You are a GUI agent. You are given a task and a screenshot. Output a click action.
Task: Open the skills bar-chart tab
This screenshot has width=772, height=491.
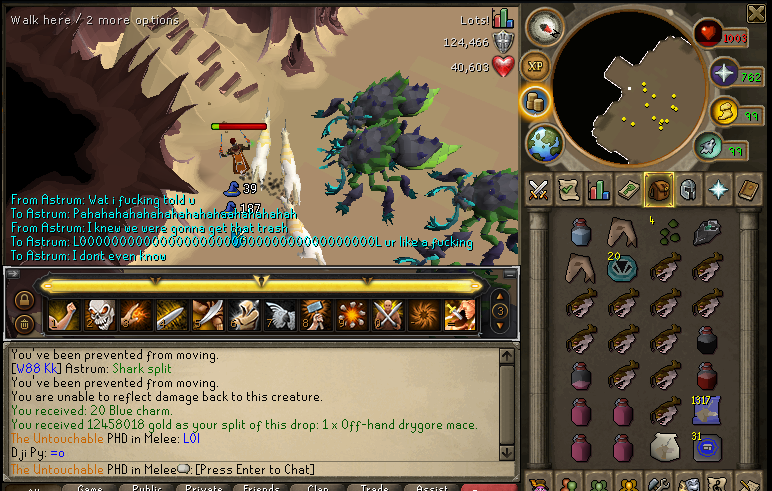[x=598, y=188]
